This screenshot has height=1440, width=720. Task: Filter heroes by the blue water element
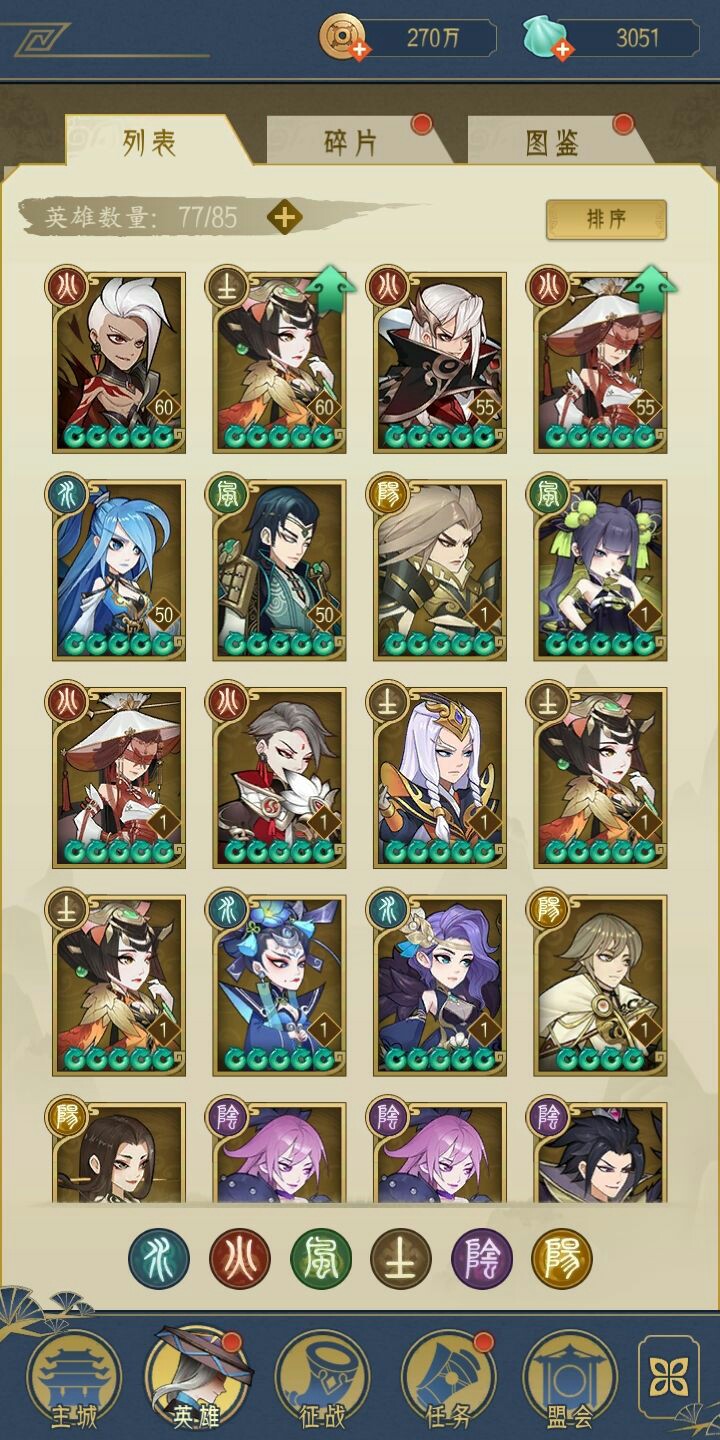coord(159,1258)
